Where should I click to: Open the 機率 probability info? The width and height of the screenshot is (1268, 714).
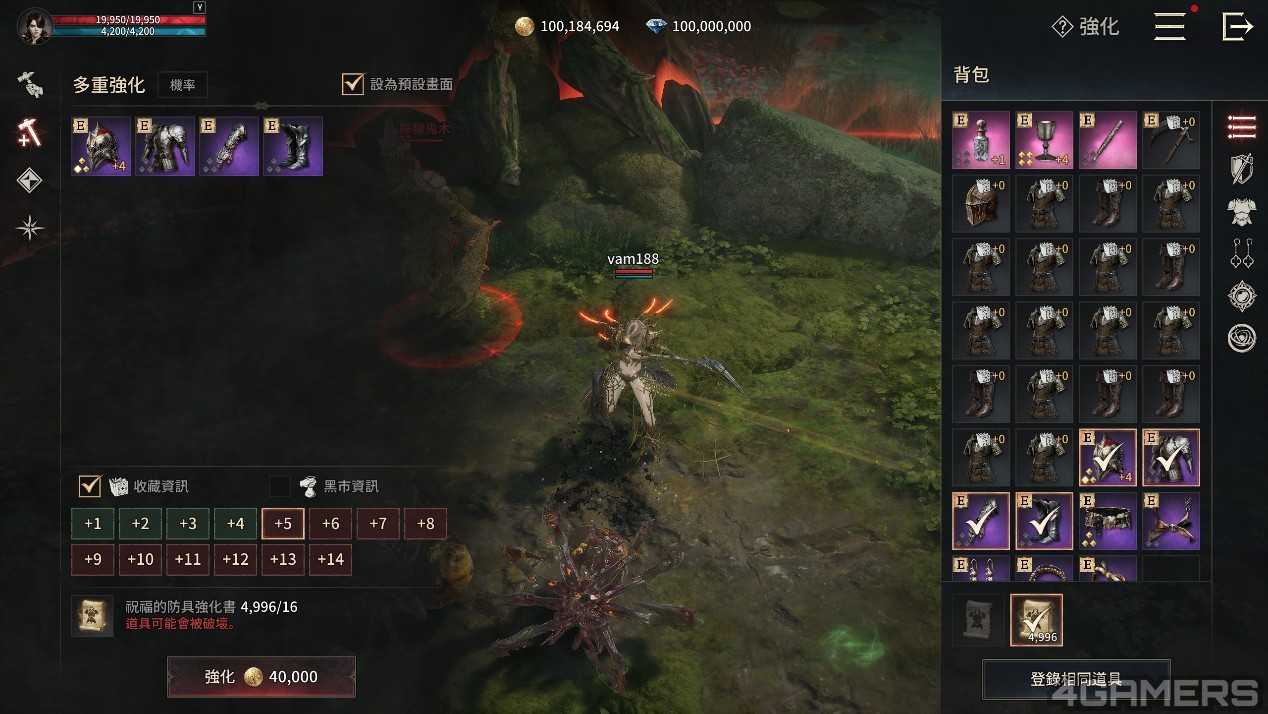[x=183, y=85]
